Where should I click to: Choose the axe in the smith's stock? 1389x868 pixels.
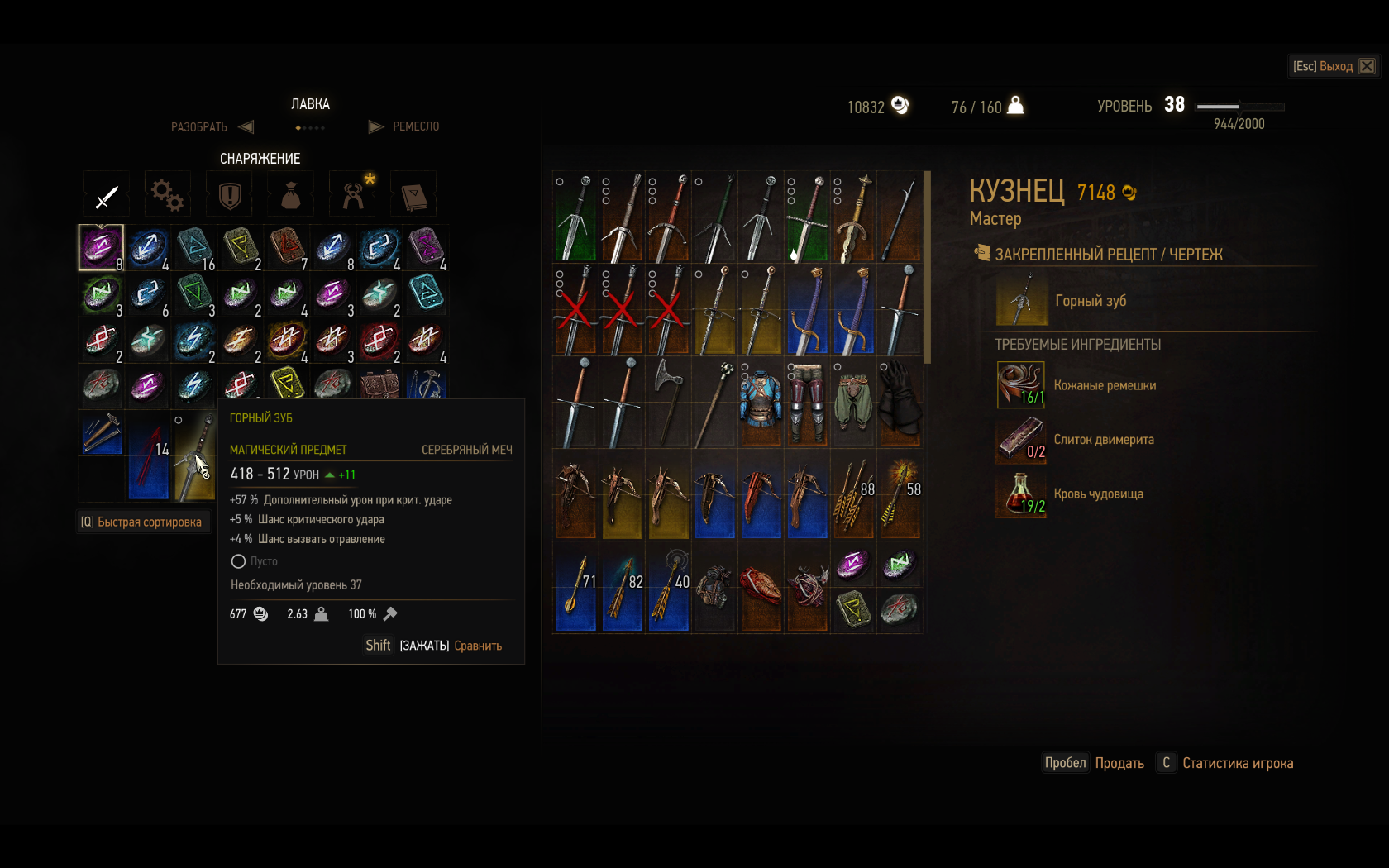tap(668, 403)
